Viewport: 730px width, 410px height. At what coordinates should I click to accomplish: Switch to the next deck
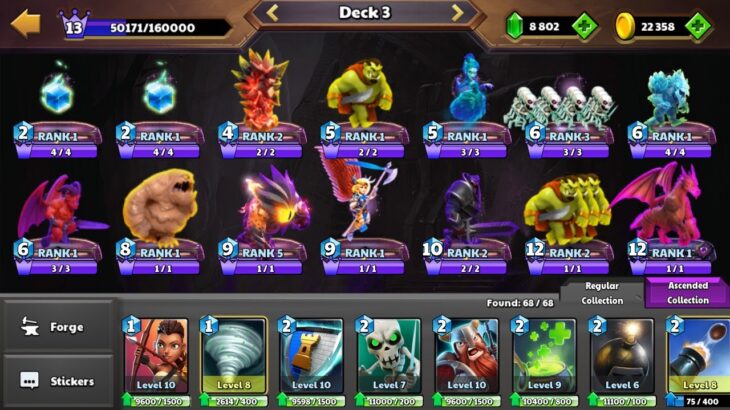click(458, 13)
